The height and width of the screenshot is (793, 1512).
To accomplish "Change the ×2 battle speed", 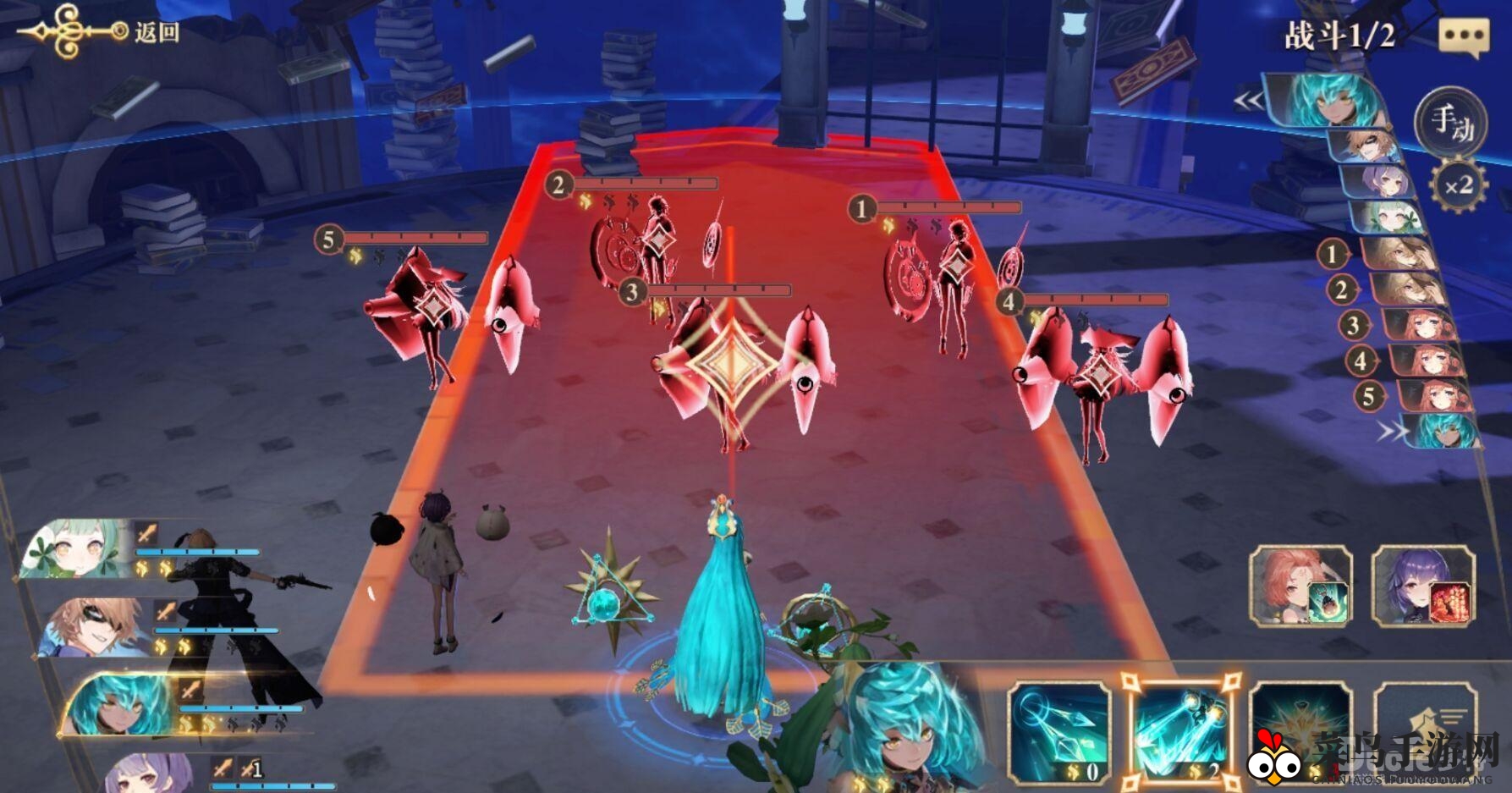I will [x=1458, y=185].
